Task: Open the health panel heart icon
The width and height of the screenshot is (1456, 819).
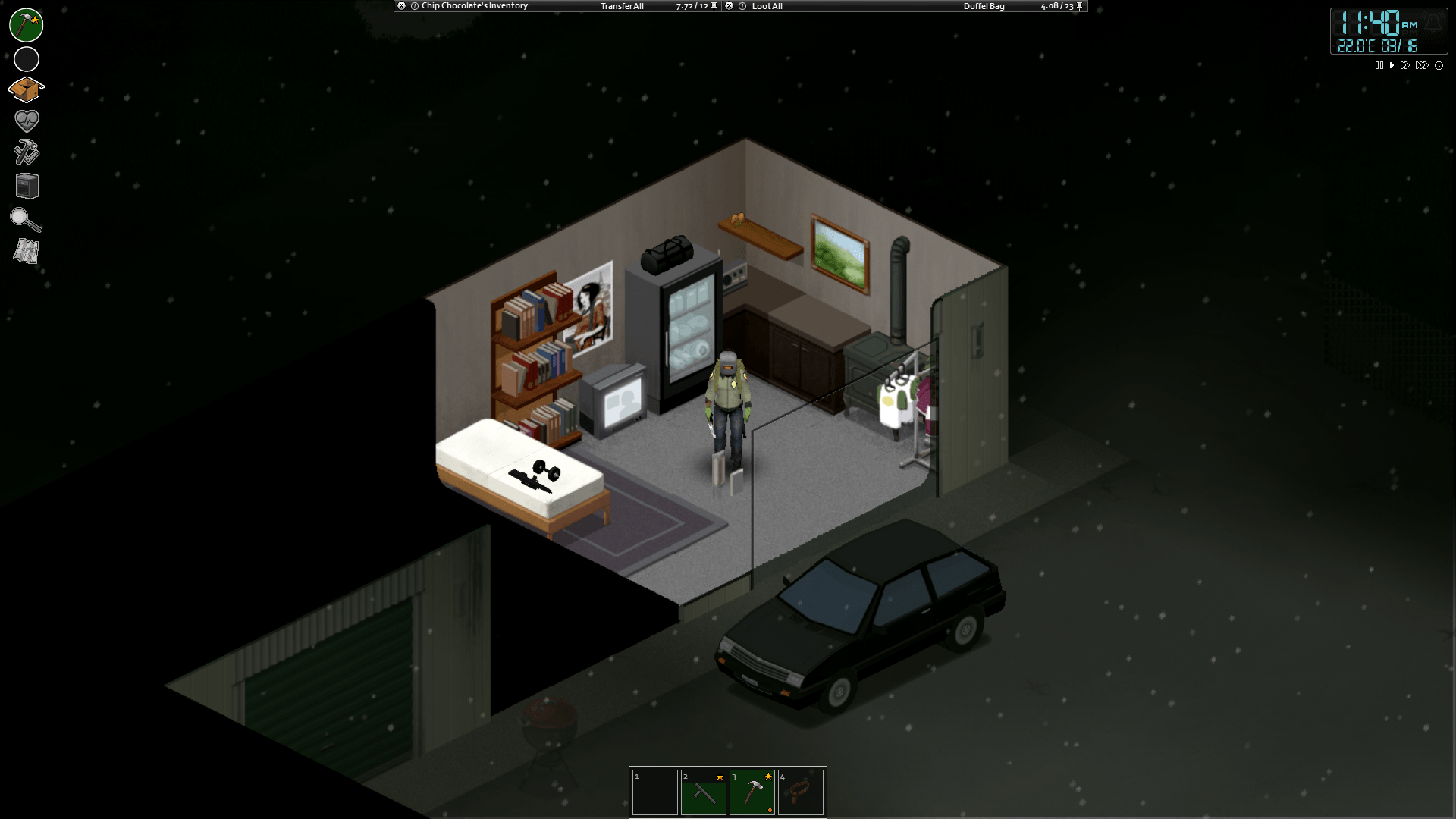Action: (26, 121)
